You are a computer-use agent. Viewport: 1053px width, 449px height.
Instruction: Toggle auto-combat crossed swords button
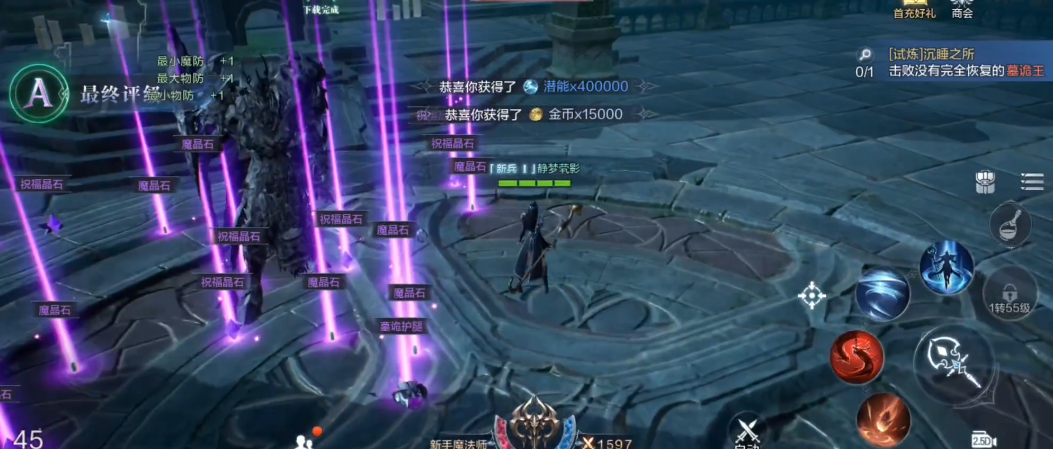[x=748, y=432]
